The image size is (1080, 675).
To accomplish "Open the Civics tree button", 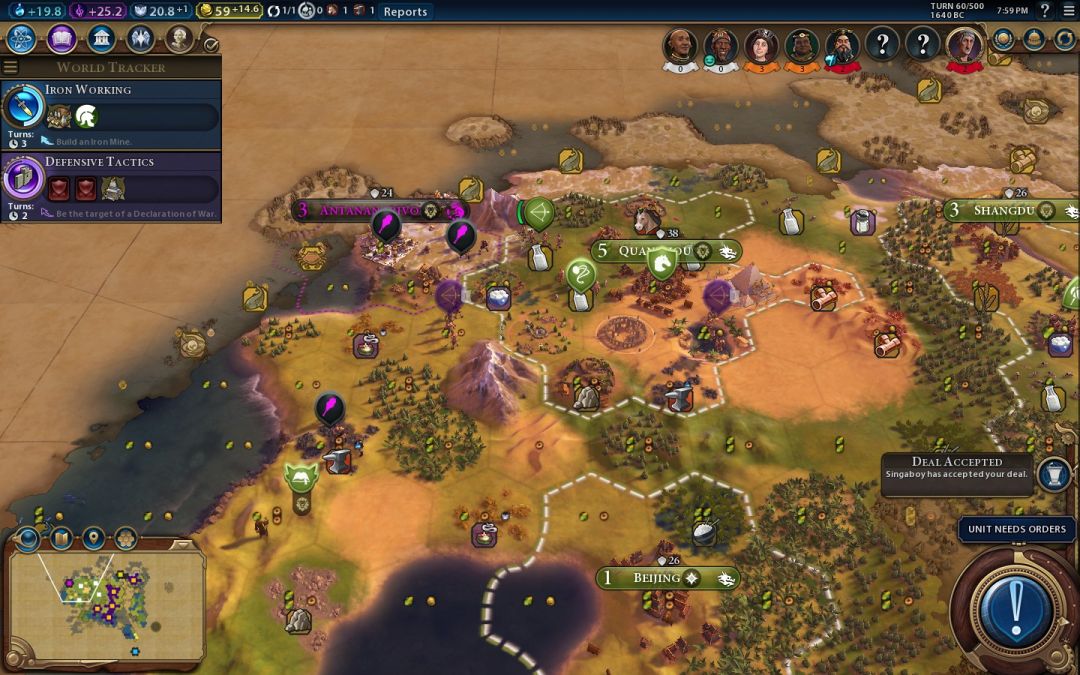I will point(61,39).
